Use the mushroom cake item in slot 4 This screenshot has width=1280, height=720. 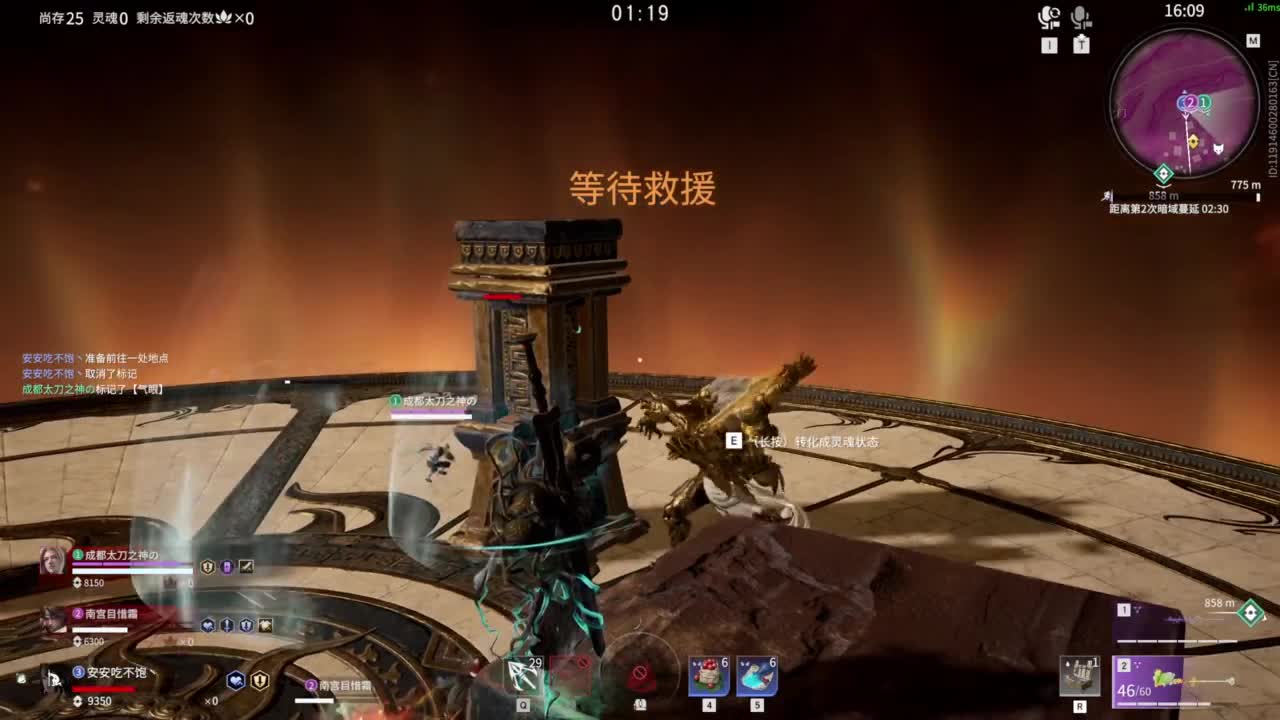click(708, 675)
